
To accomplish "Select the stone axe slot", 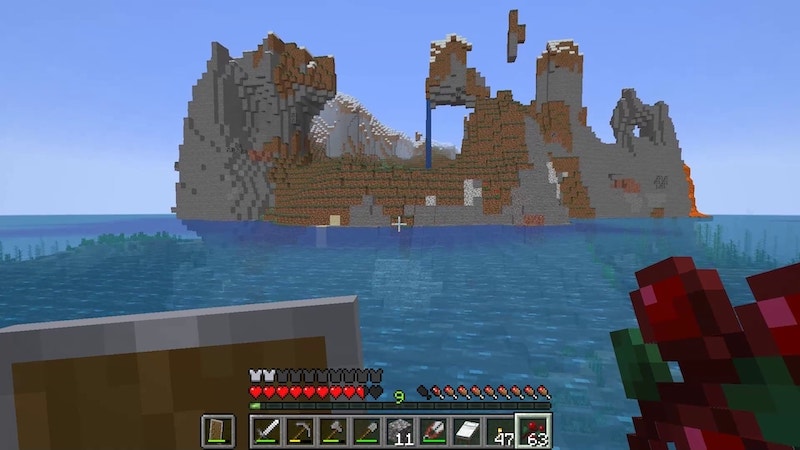I will (x=333, y=431).
